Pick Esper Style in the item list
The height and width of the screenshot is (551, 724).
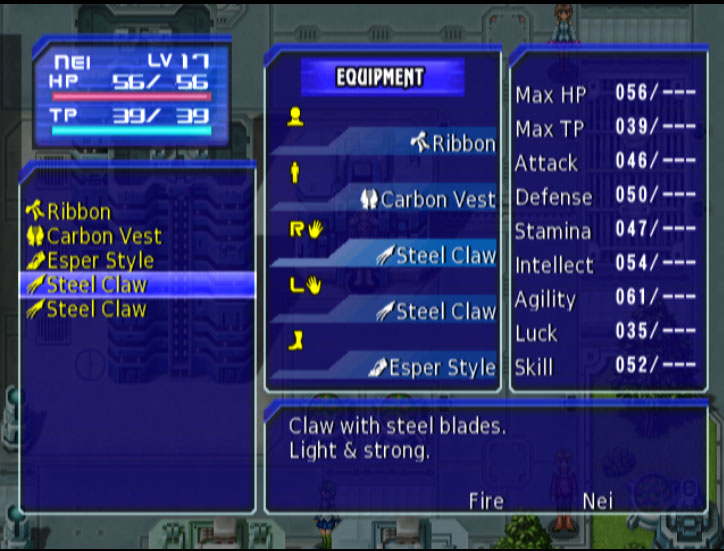(x=90, y=261)
